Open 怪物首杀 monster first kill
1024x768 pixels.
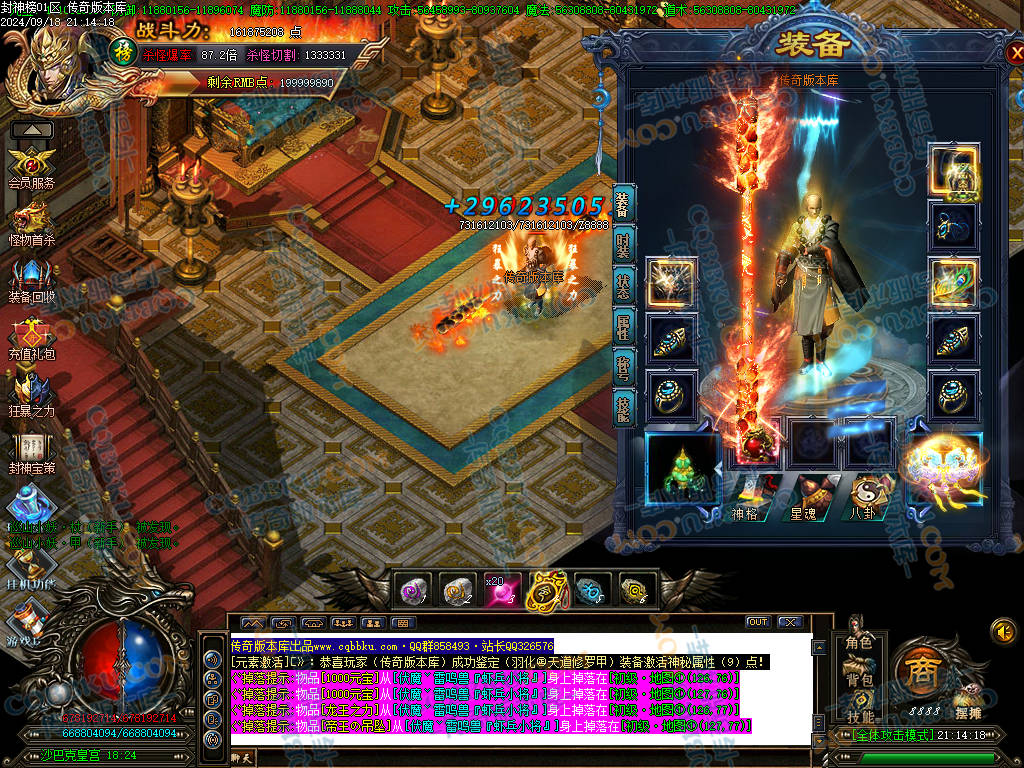click(31, 224)
